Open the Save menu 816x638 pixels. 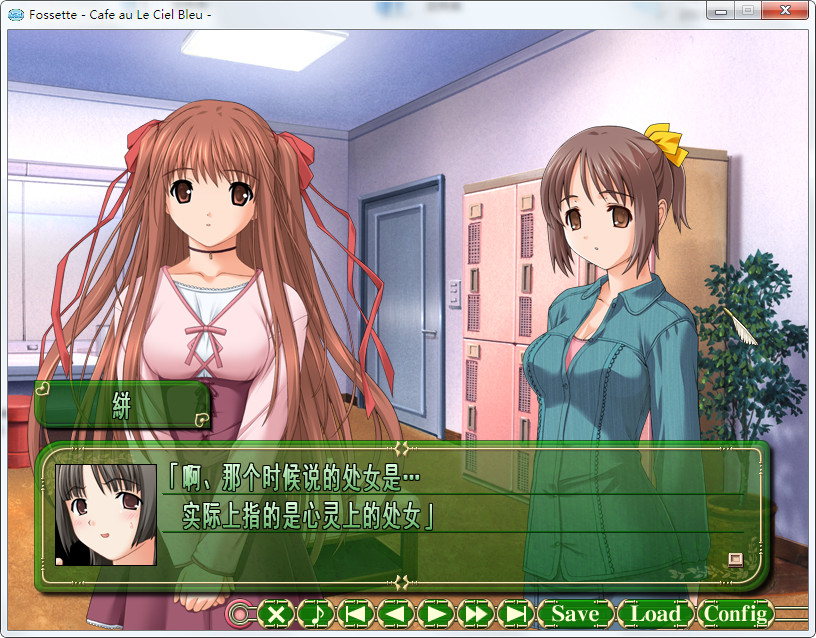[x=575, y=613]
